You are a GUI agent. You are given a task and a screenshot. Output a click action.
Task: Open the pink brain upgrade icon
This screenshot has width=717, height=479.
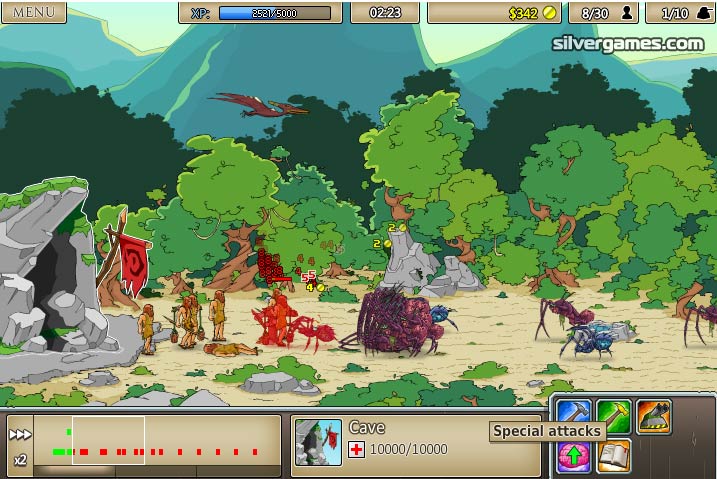tap(574, 456)
